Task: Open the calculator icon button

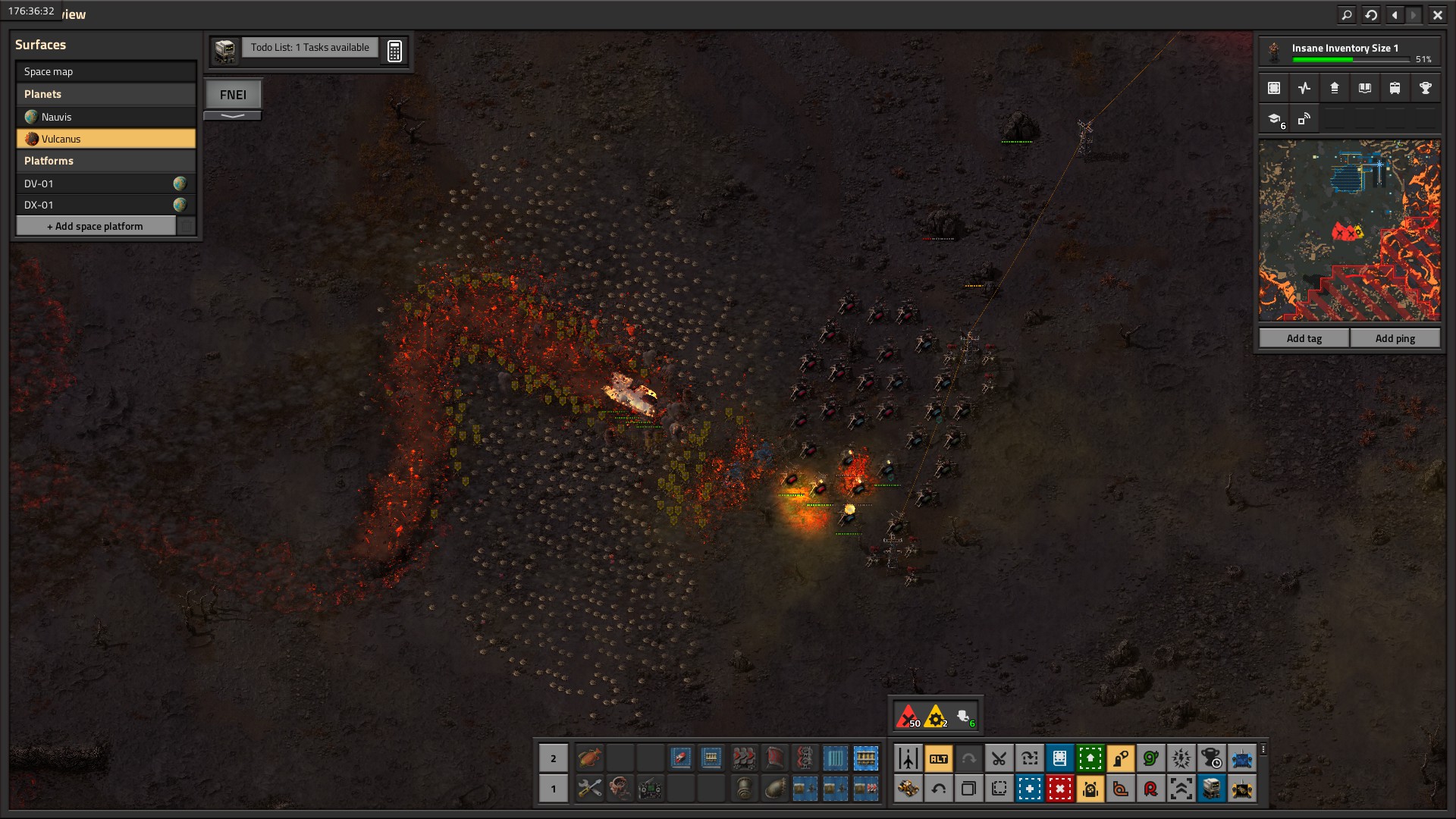Action: tap(394, 51)
